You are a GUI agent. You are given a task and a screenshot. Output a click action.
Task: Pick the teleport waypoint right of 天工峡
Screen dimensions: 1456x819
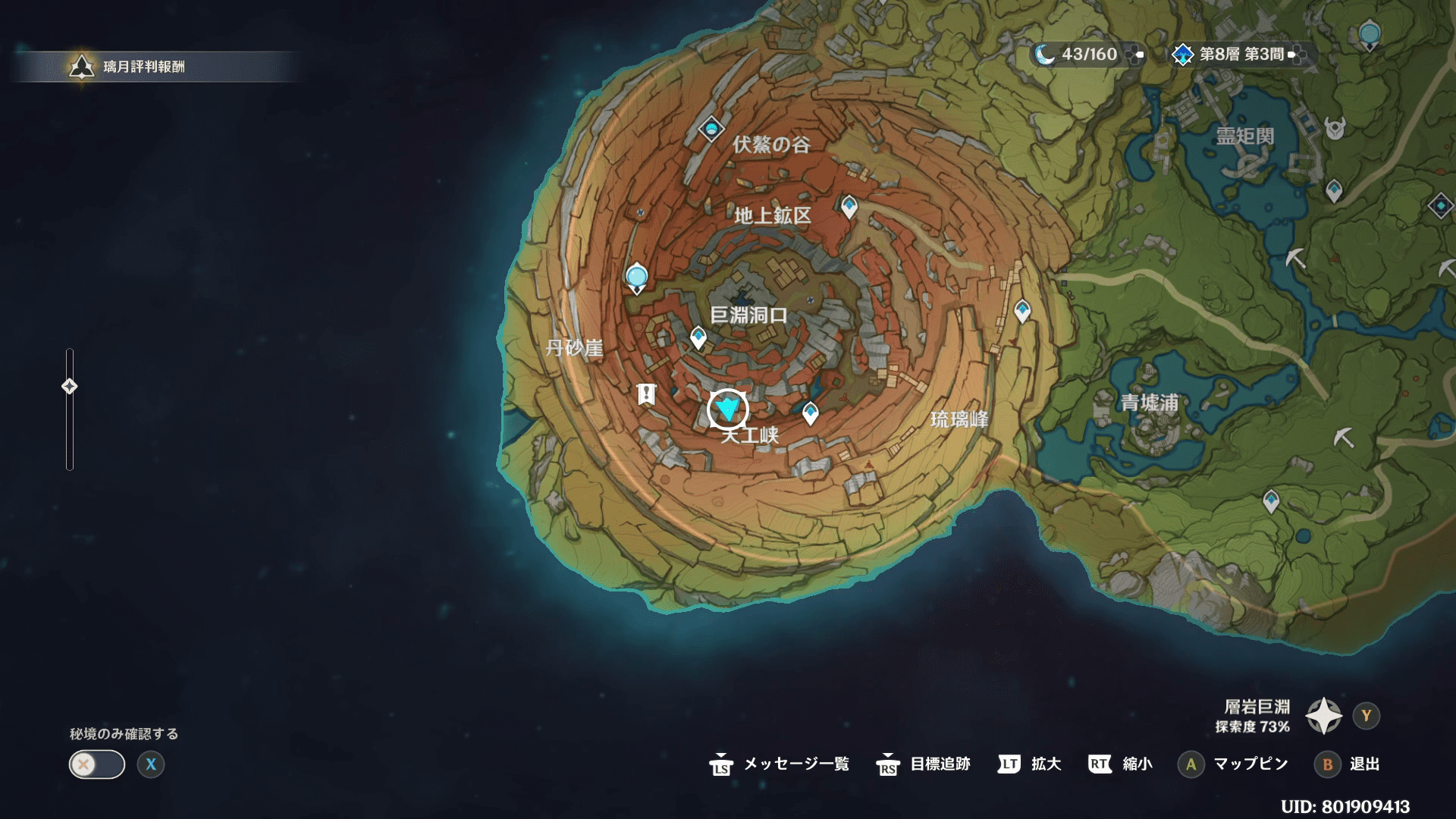click(810, 413)
